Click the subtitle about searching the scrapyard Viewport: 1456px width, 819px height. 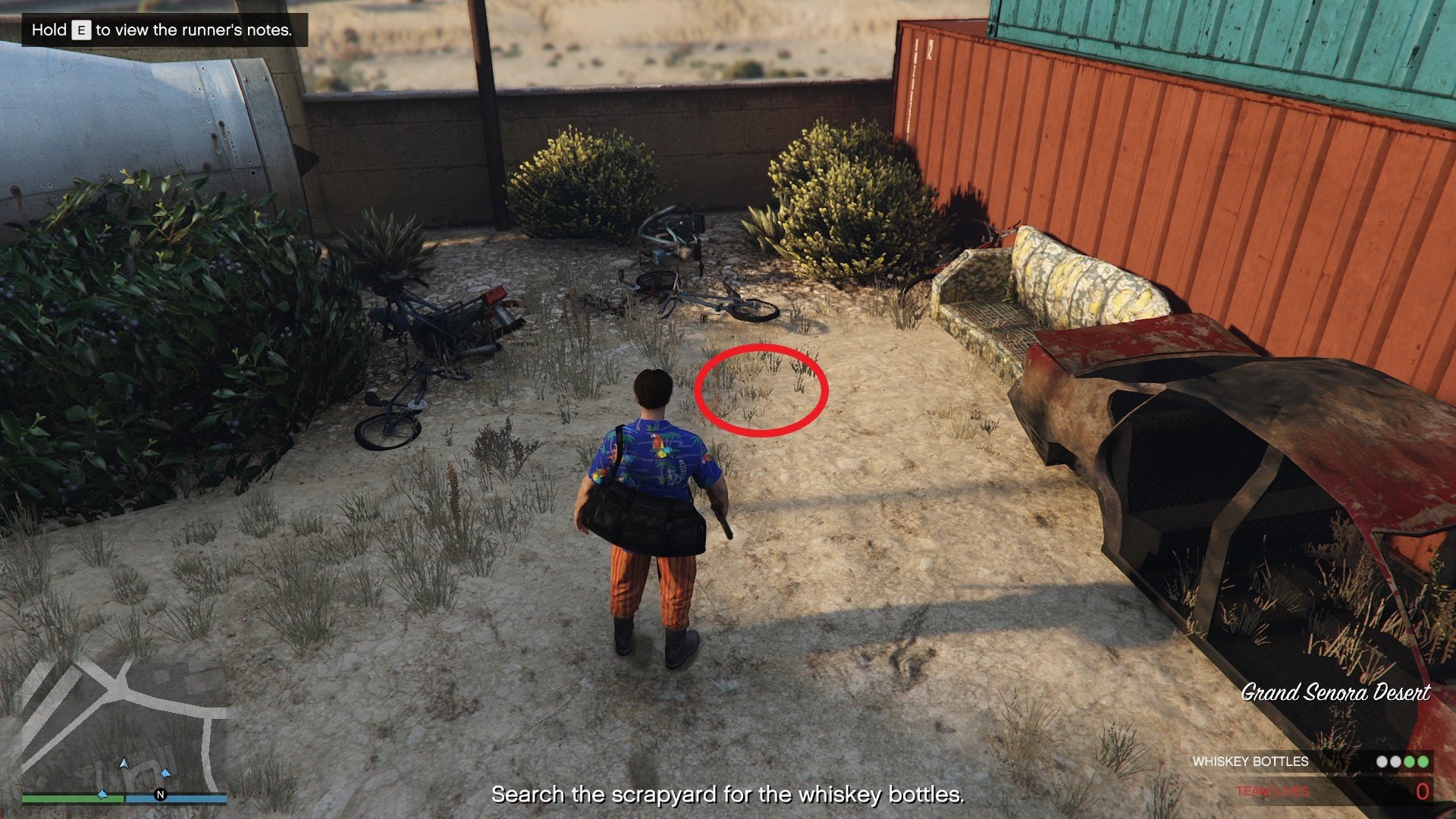click(727, 795)
